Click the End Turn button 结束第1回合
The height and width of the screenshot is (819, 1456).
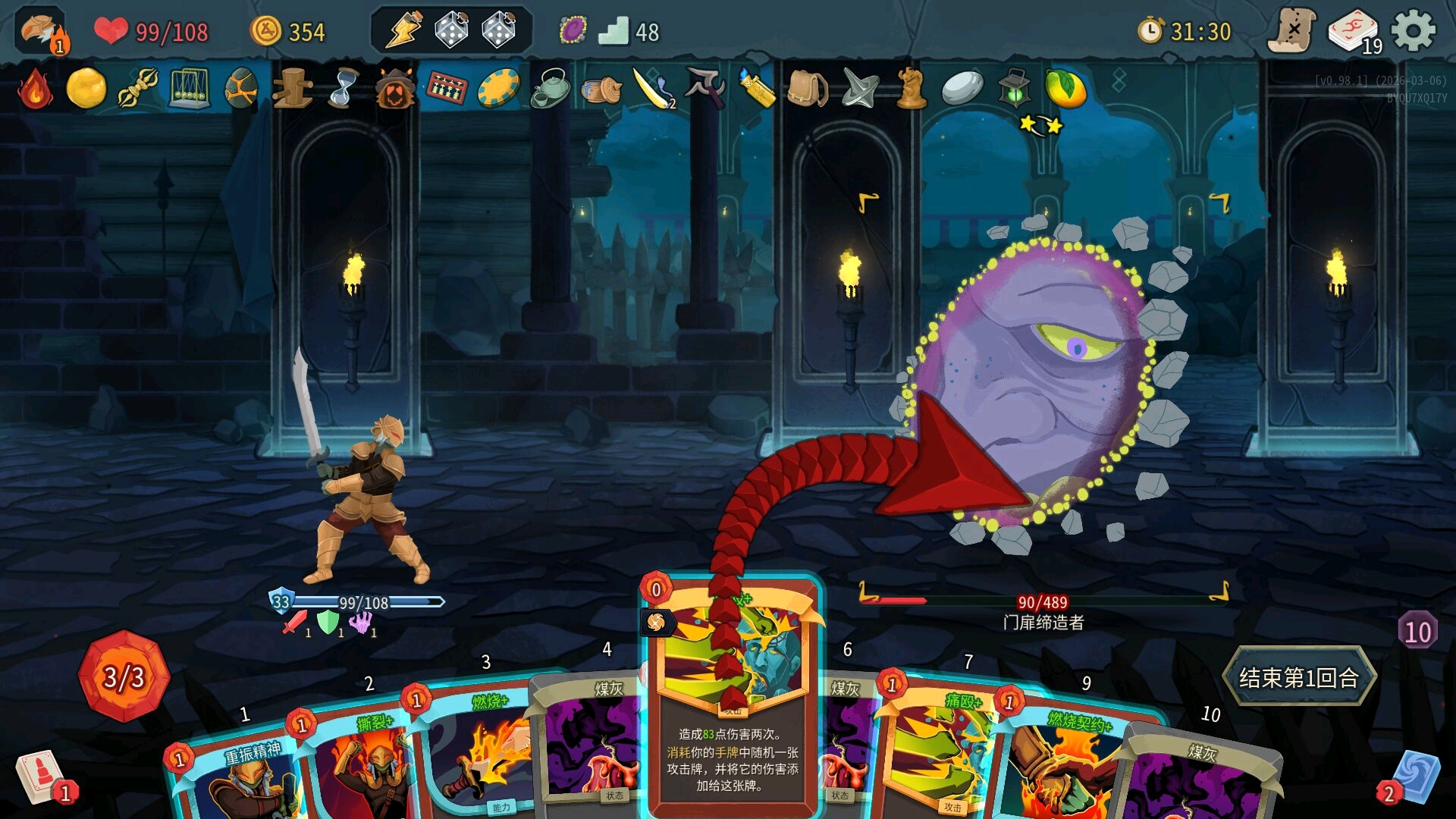pyautogui.click(x=1298, y=677)
